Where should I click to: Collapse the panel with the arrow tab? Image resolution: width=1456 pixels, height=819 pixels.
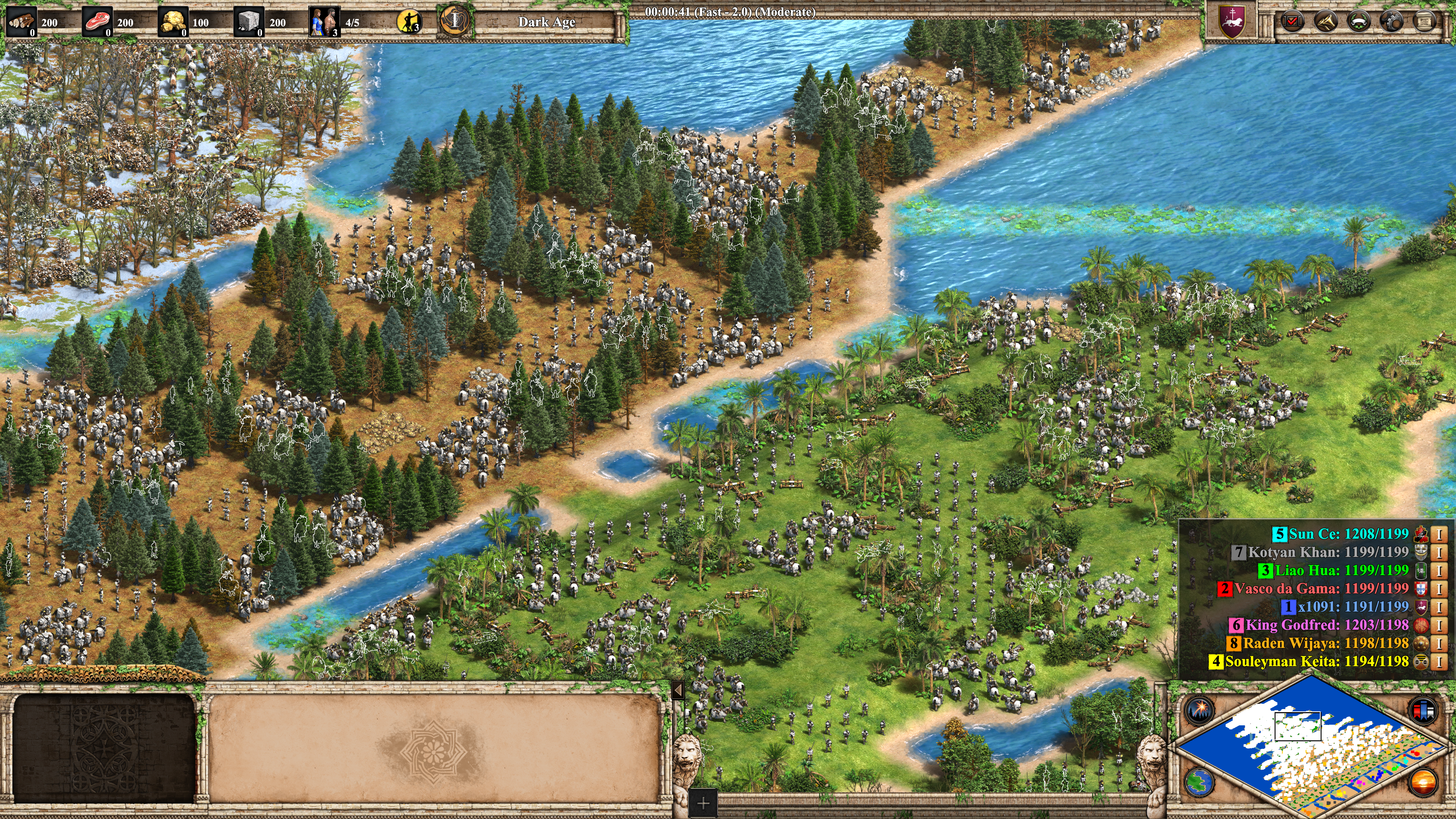click(678, 690)
